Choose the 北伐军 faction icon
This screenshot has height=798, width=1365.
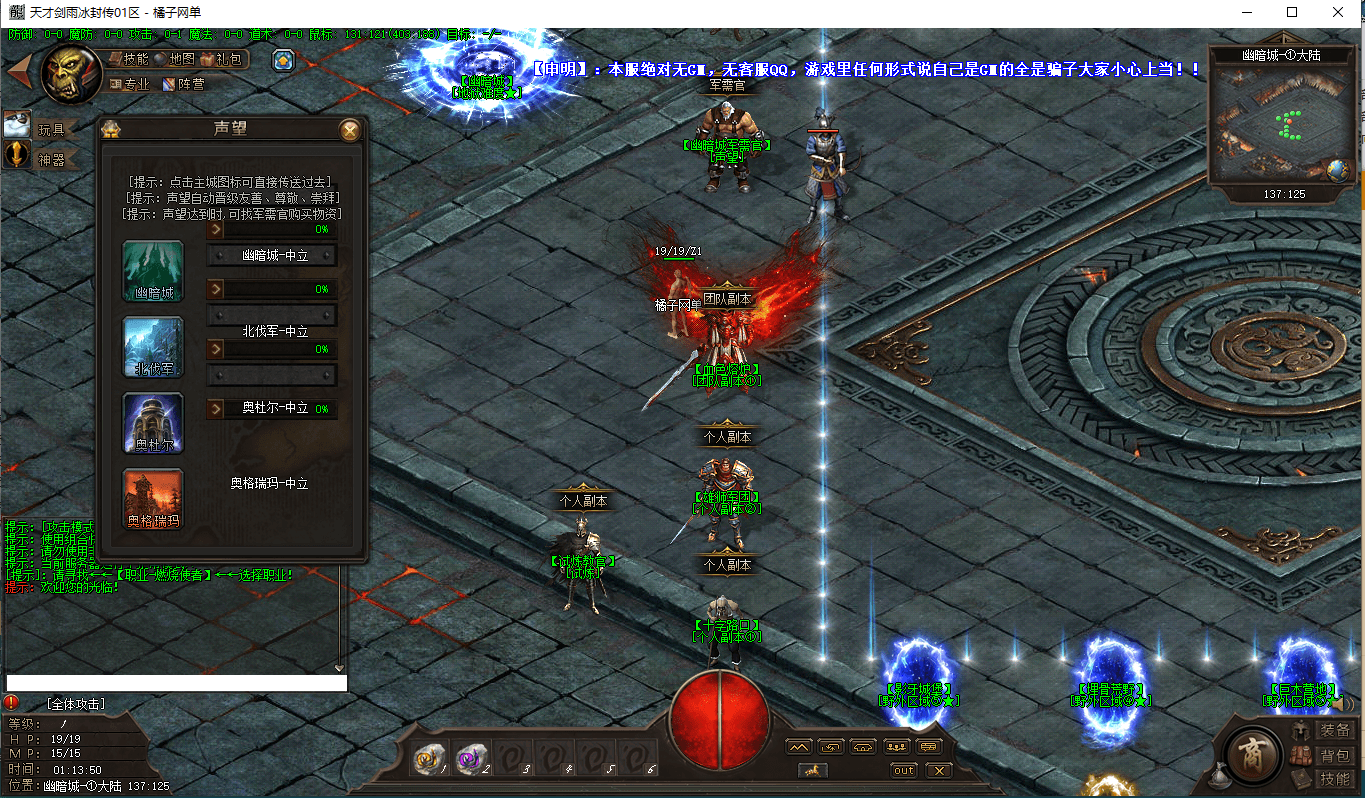(x=153, y=347)
